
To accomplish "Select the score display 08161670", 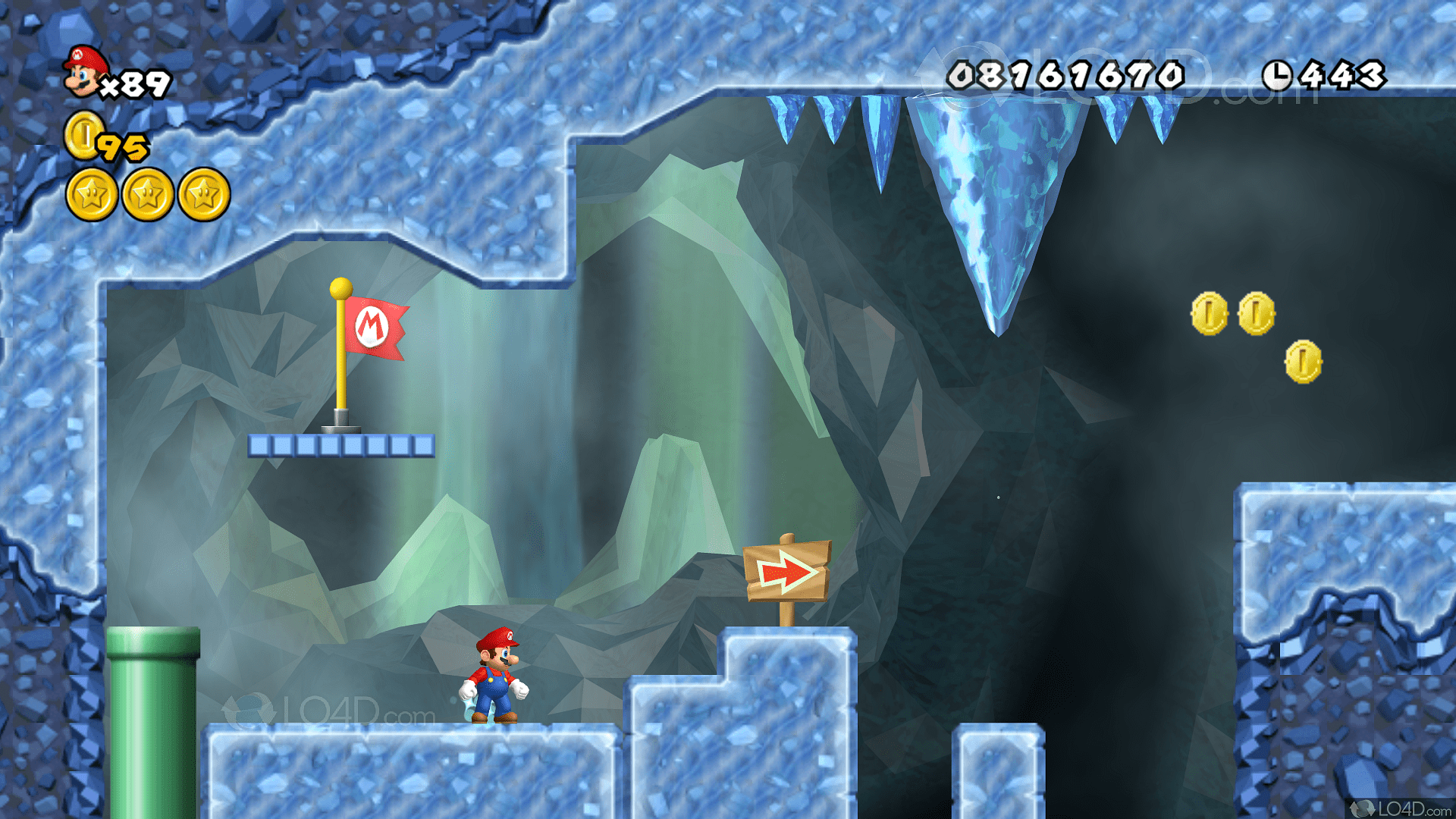I will pyautogui.click(x=1065, y=74).
